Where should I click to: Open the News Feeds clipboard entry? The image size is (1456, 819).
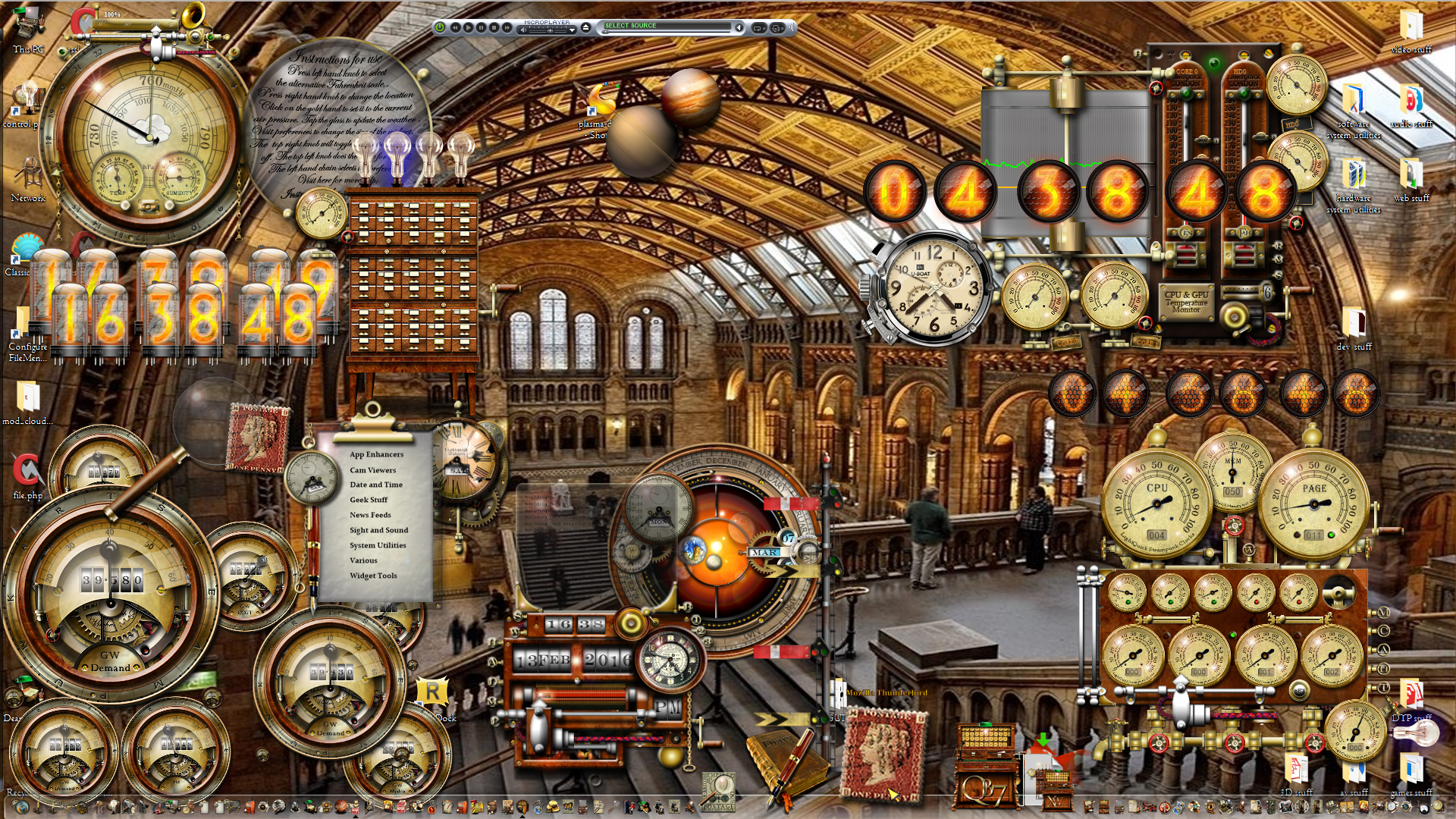tap(370, 515)
